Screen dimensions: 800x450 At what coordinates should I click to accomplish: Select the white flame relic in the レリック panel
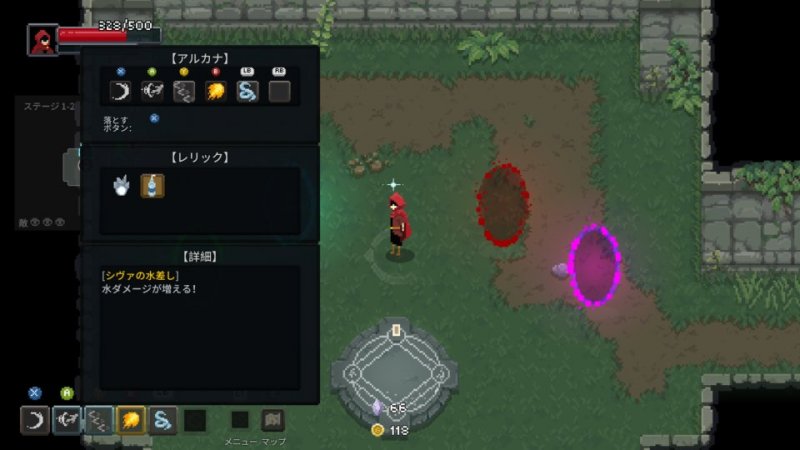(122, 185)
